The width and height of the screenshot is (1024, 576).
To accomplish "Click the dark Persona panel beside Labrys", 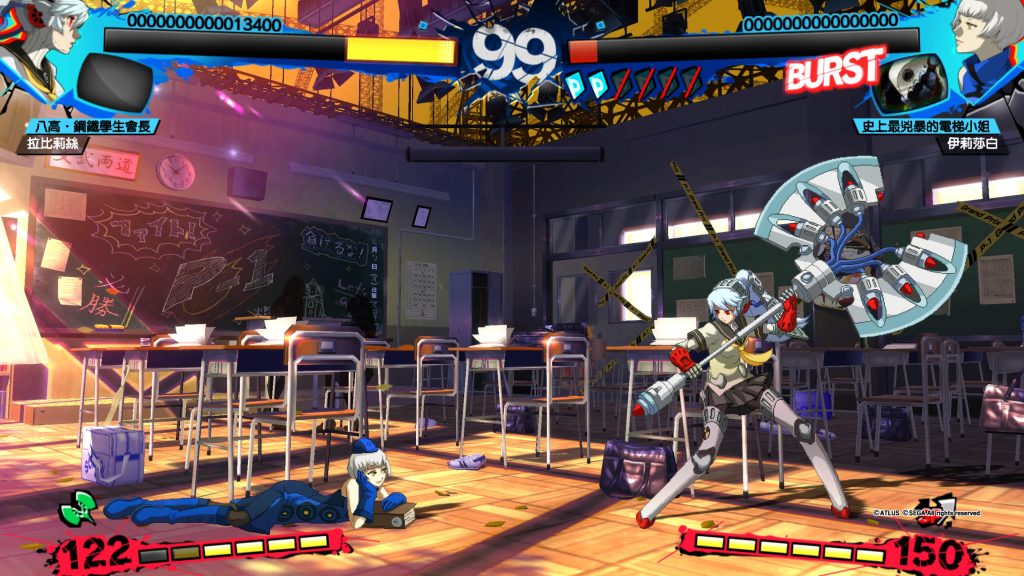I will (x=114, y=83).
